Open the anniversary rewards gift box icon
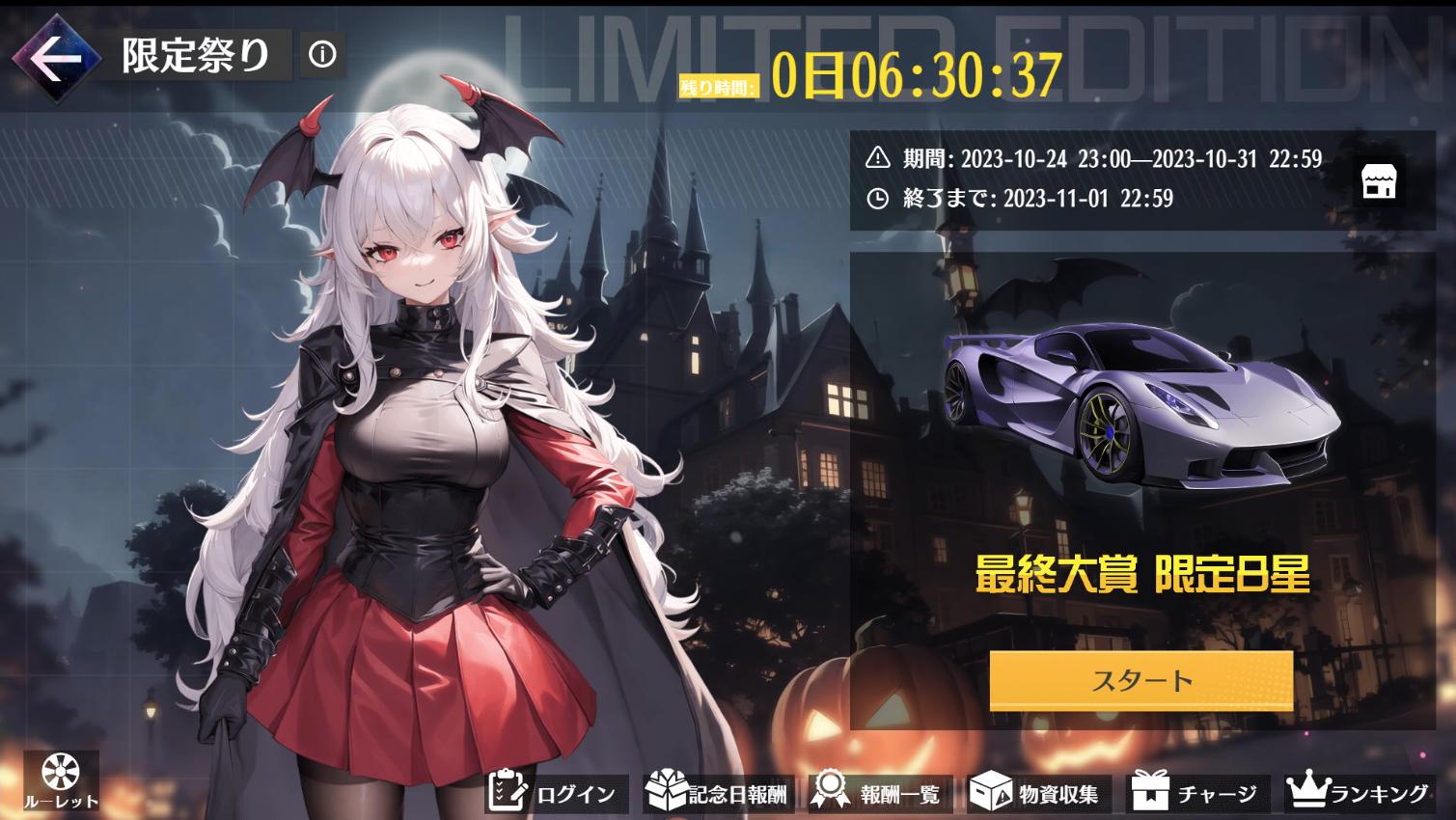The image size is (1456, 820). pyautogui.click(x=666, y=791)
